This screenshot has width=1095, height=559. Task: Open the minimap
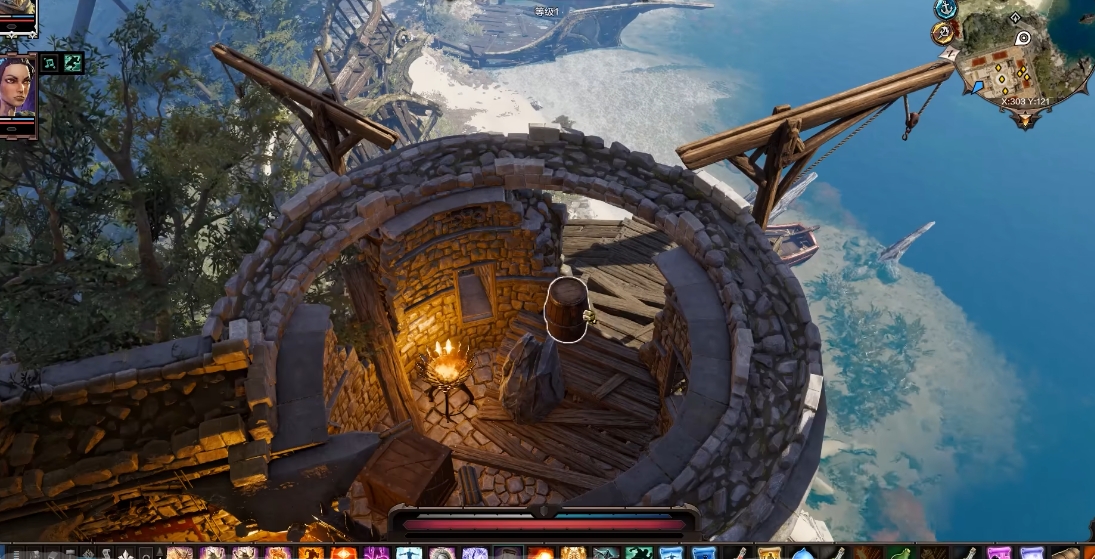coord(1018,68)
